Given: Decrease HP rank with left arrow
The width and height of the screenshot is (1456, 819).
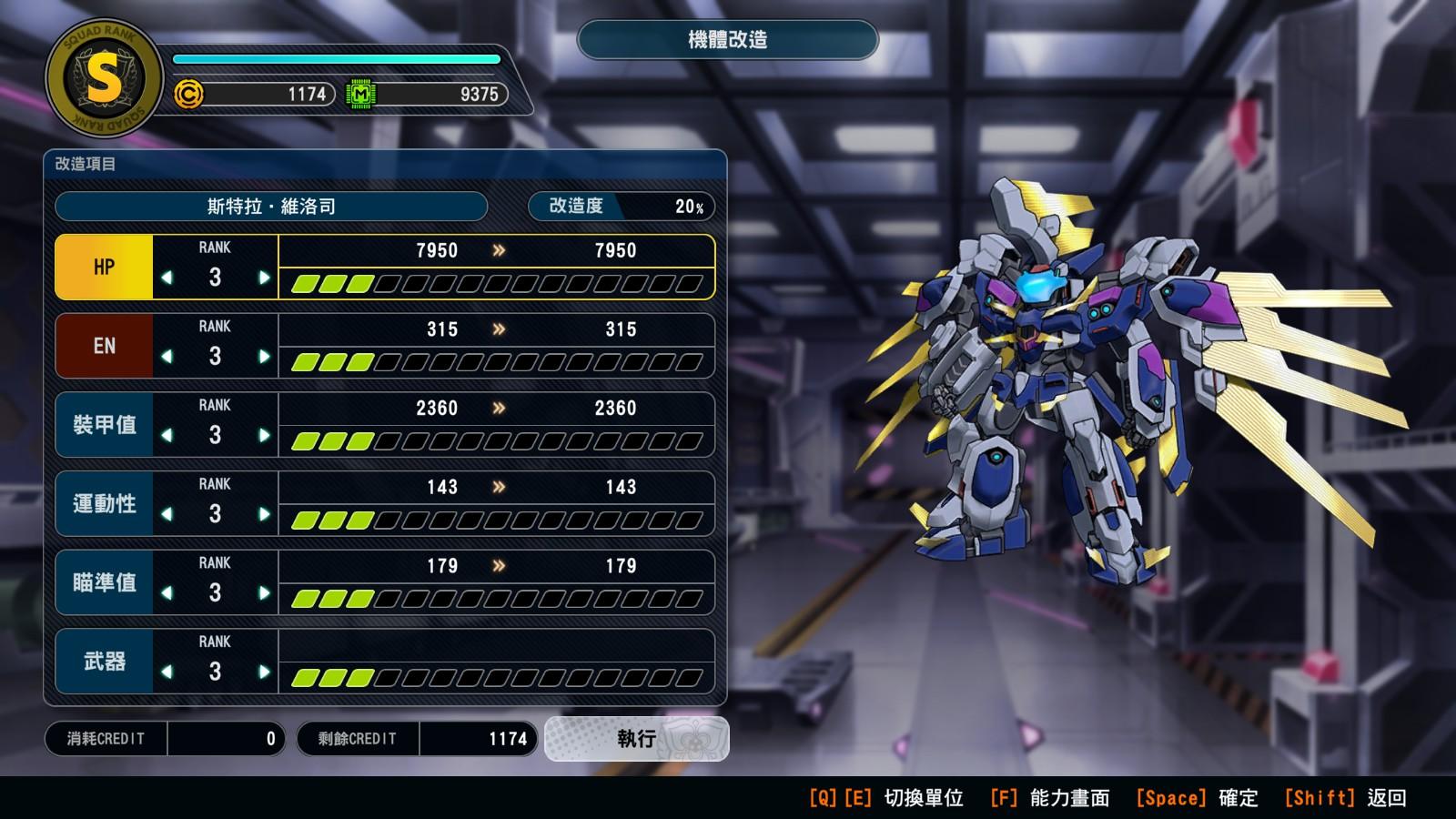Looking at the screenshot, I should click(167, 278).
